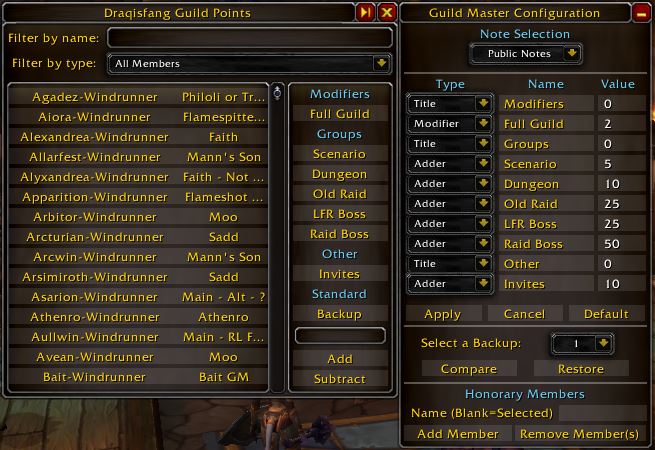Click the Add points button

(339, 359)
